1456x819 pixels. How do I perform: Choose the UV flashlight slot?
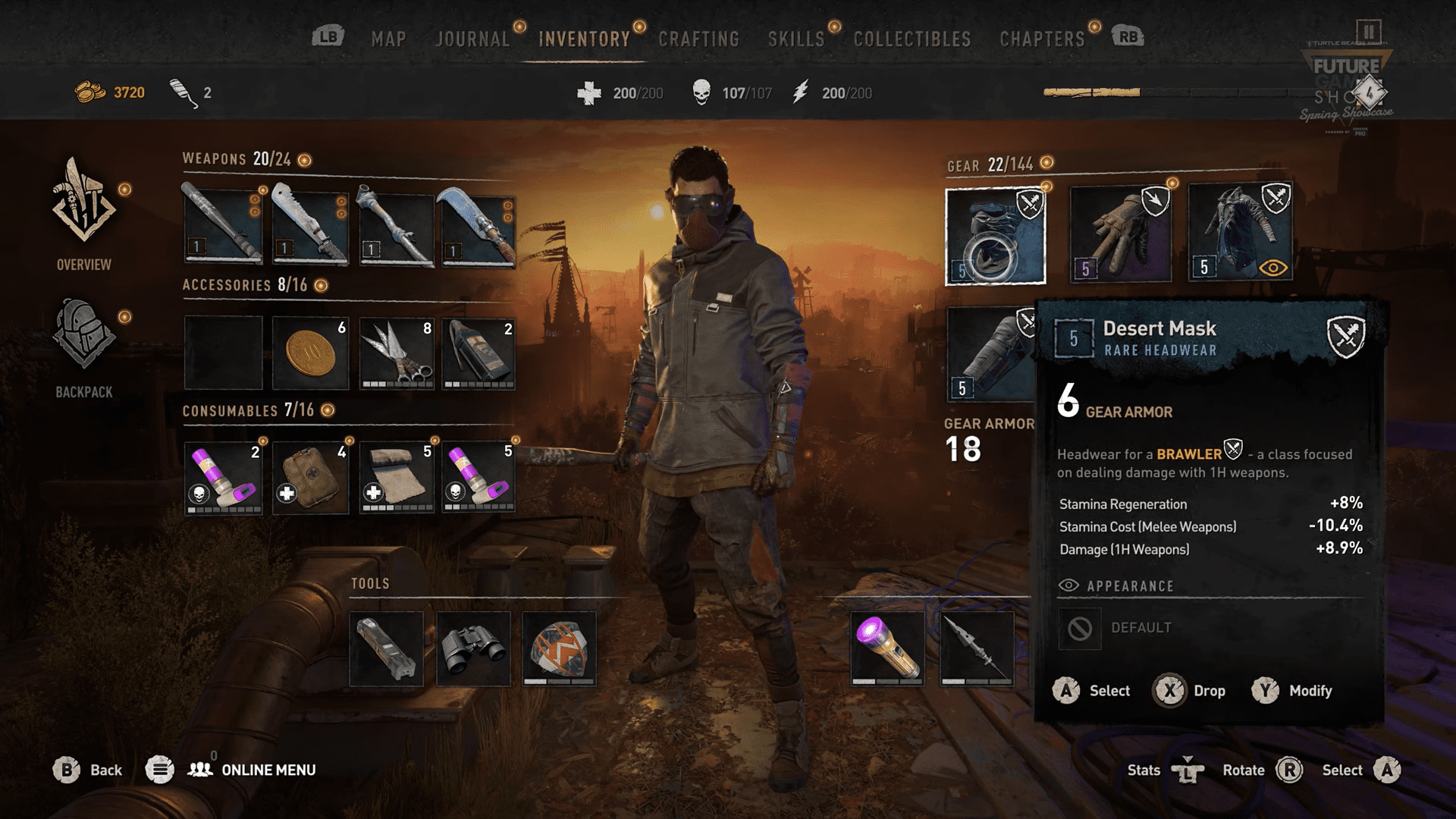tap(886, 649)
